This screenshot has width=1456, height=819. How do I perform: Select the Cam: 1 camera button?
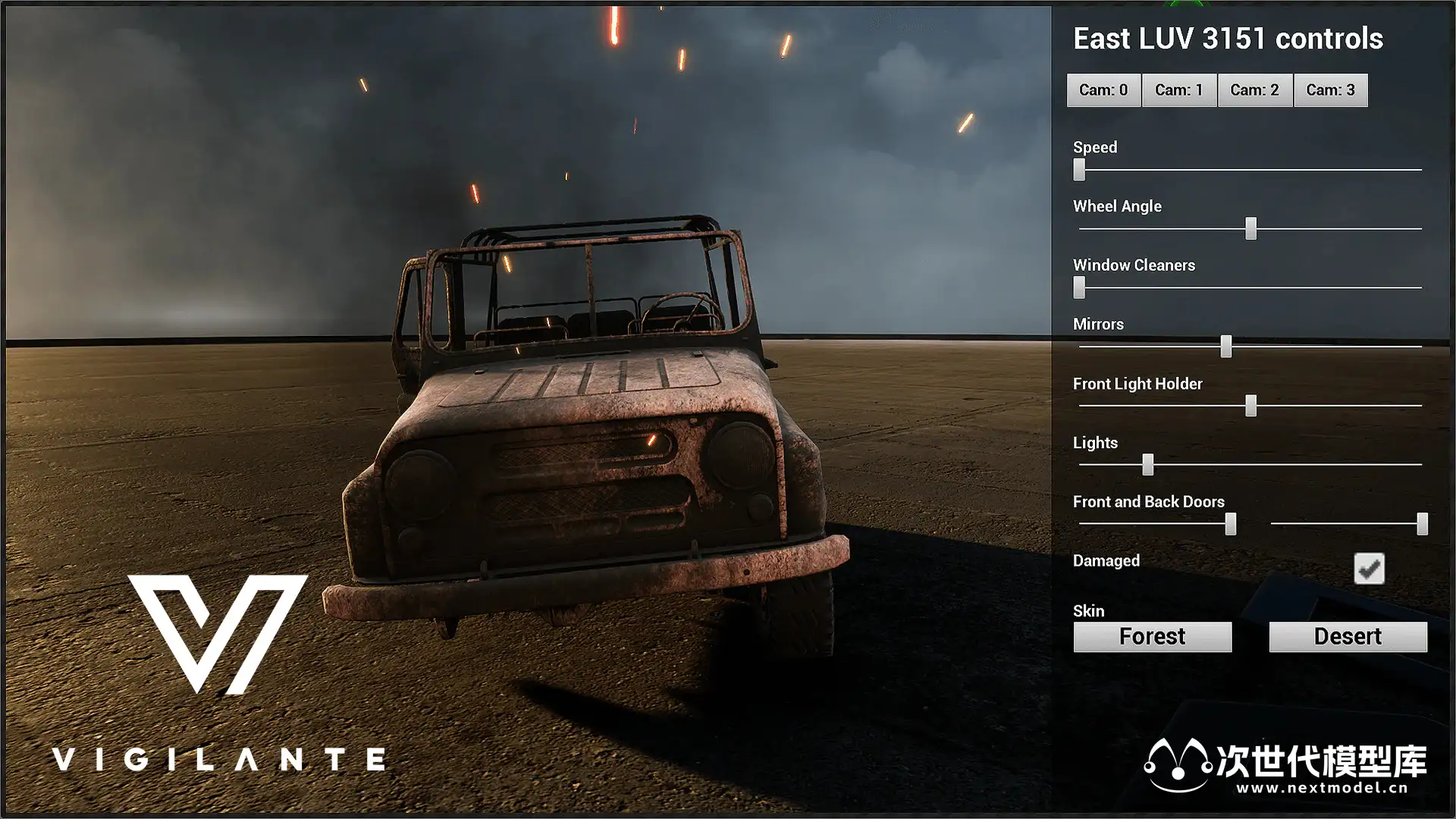click(1179, 90)
